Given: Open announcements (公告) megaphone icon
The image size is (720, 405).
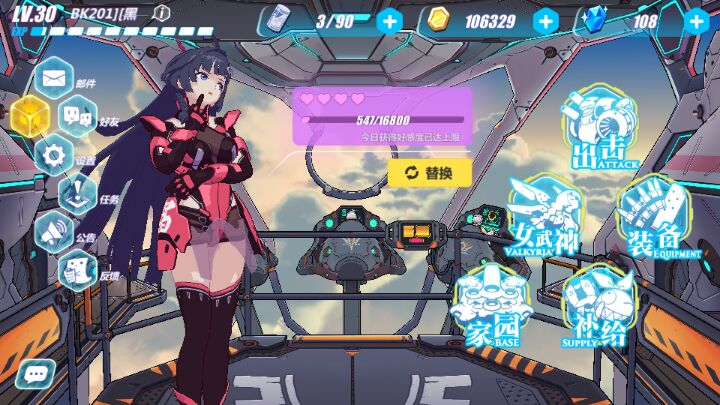Looking at the screenshot, I should pos(54,232).
